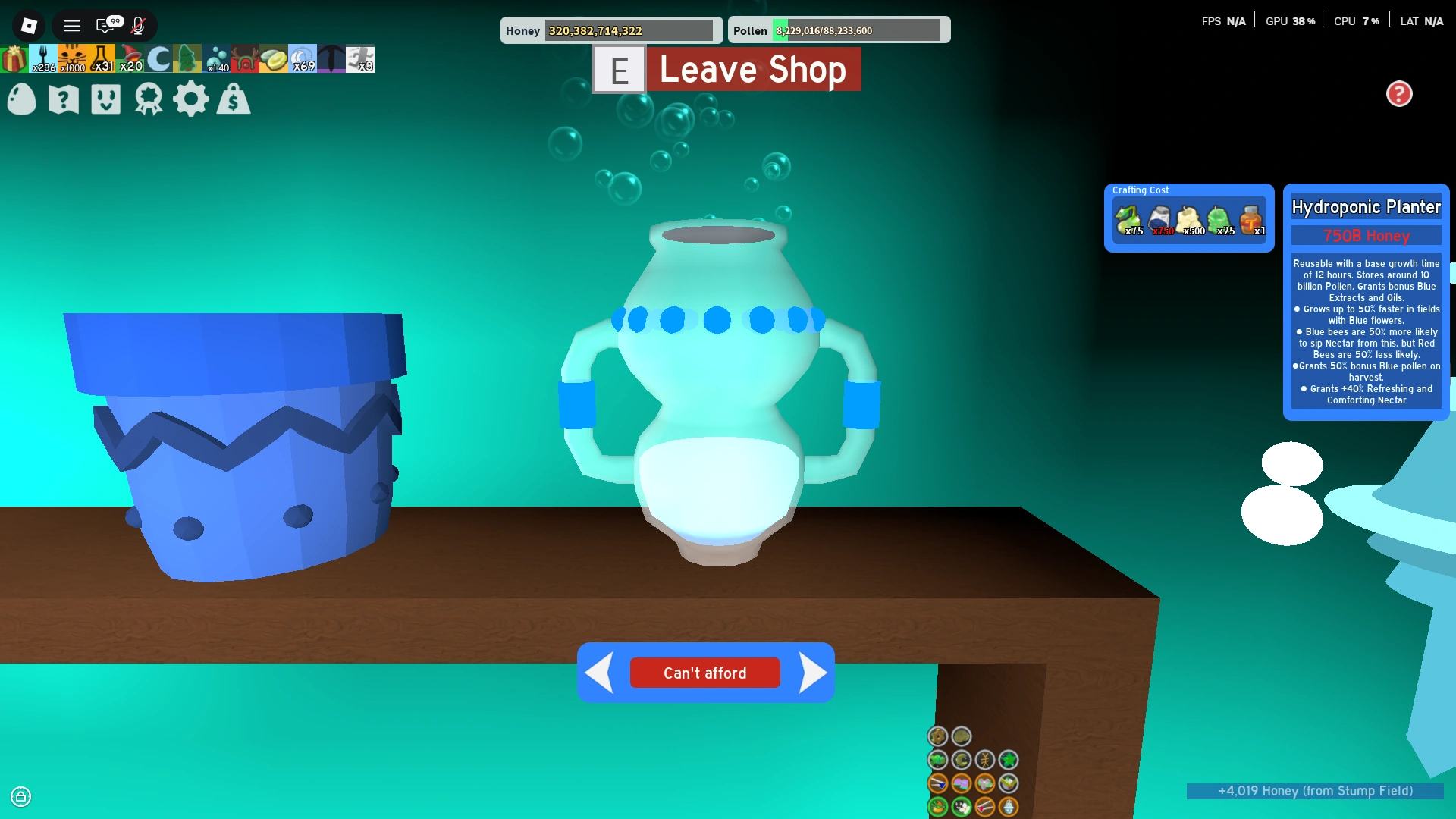Click the Can't afford purchase button
The image size is (1456, 819).
(704, 673)
